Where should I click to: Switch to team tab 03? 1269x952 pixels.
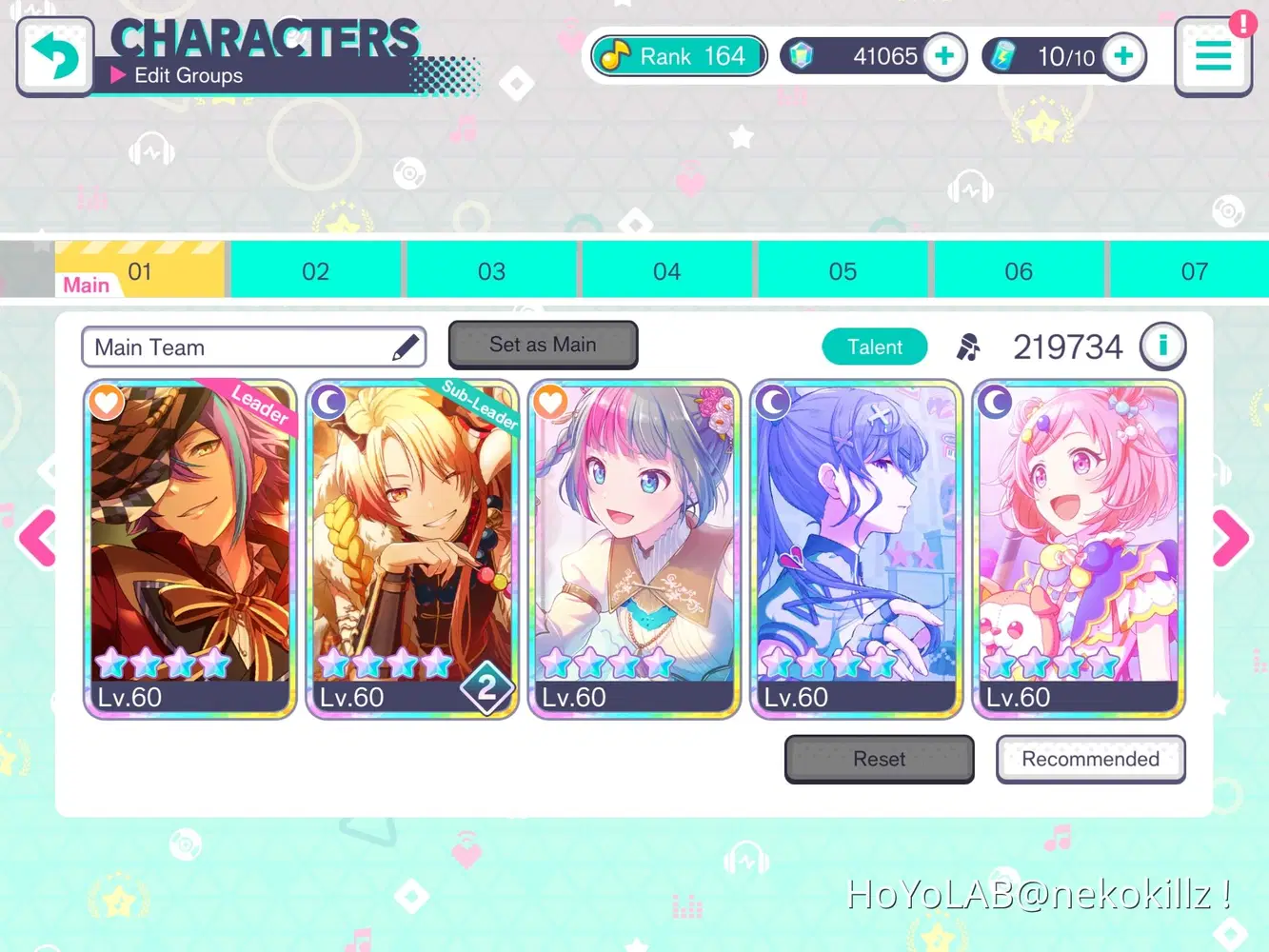pos(492,270)
